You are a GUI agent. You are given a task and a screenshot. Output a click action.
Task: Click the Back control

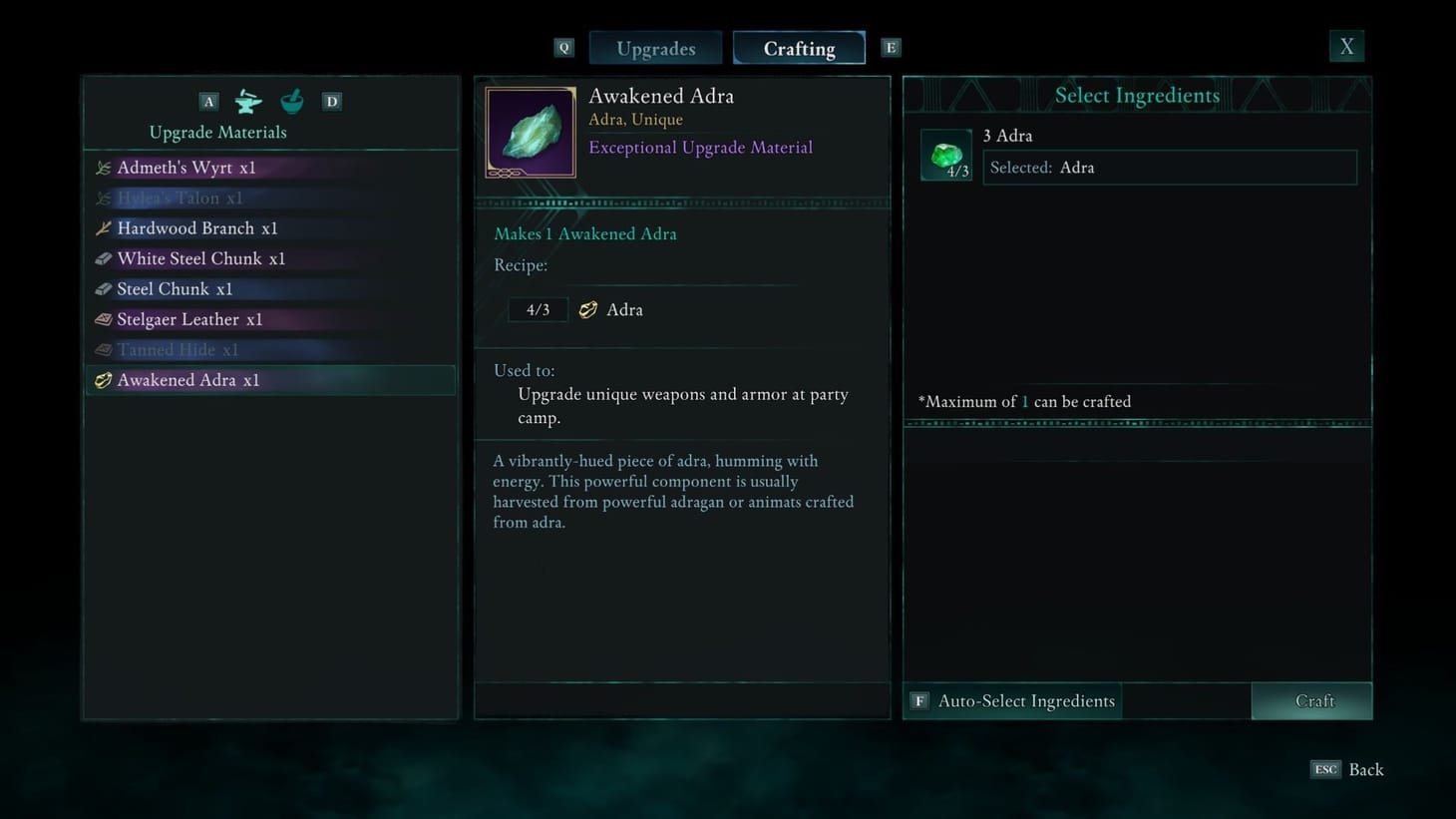[1348, 769]
